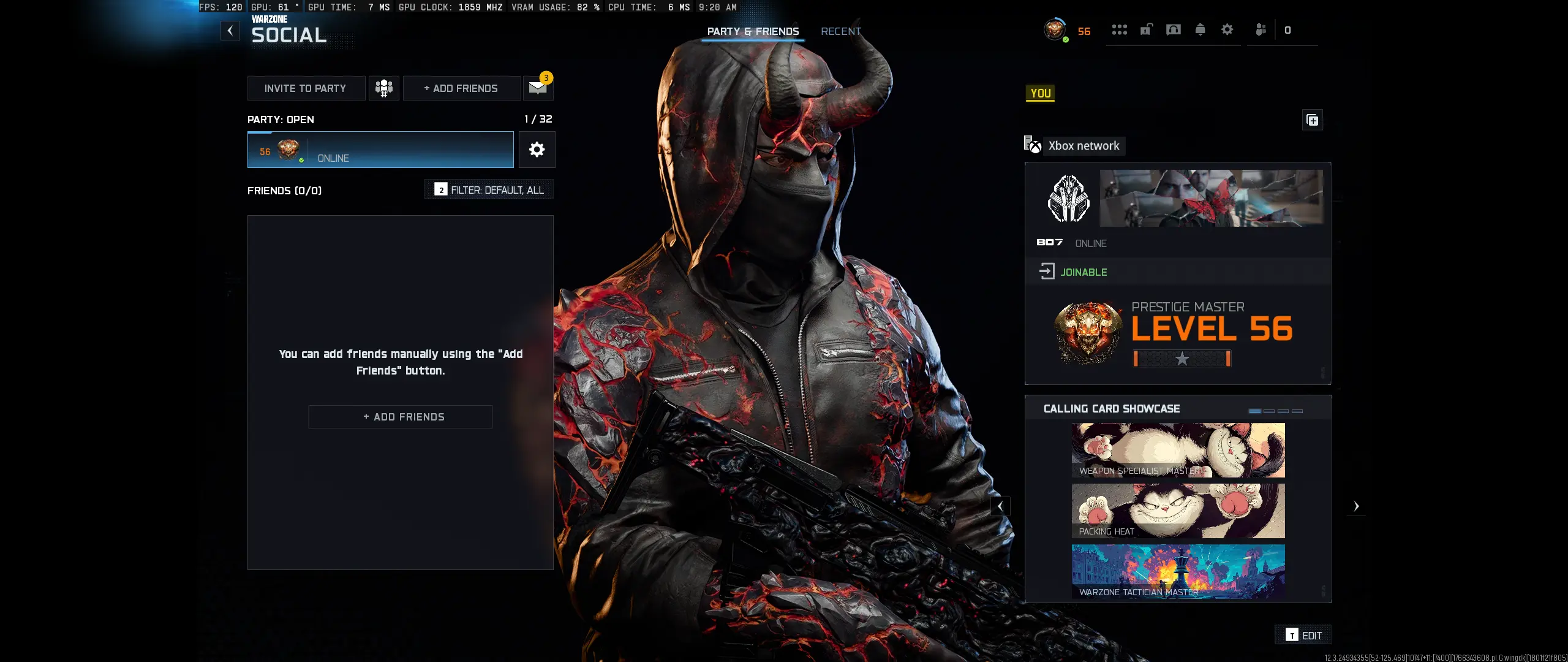Click the social groups icon near the COD points counter
This screenshot has height=662, width=1568.
pos(1260,29)
